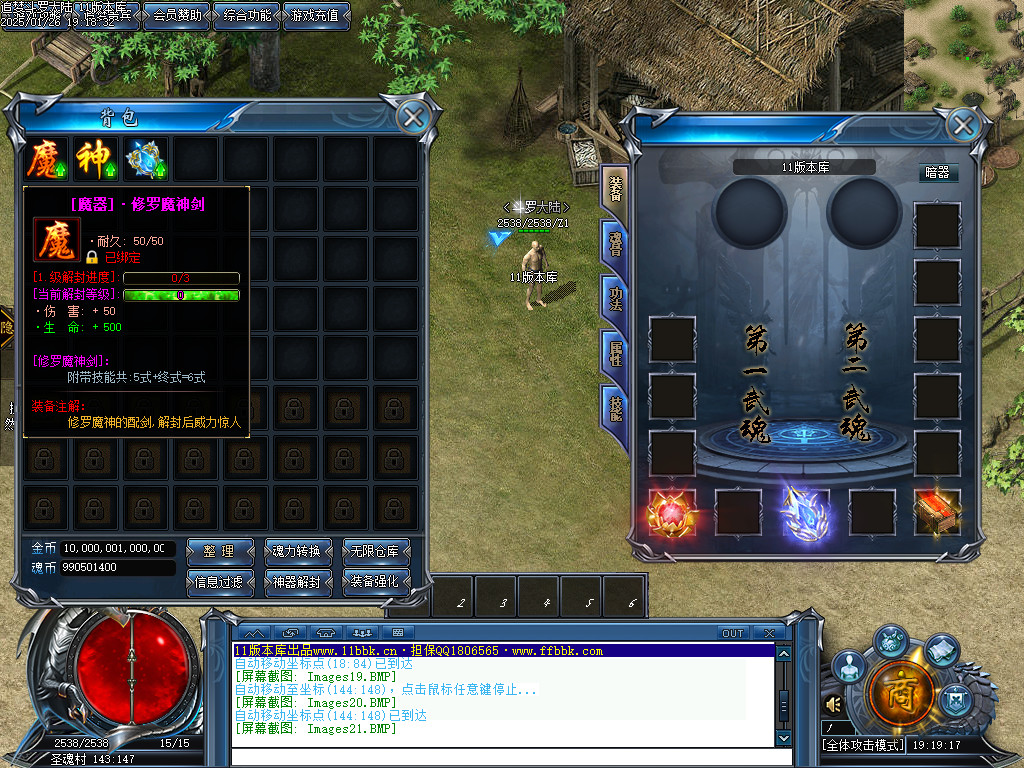Select the 魔 sword item in backpack

point(46,159)
